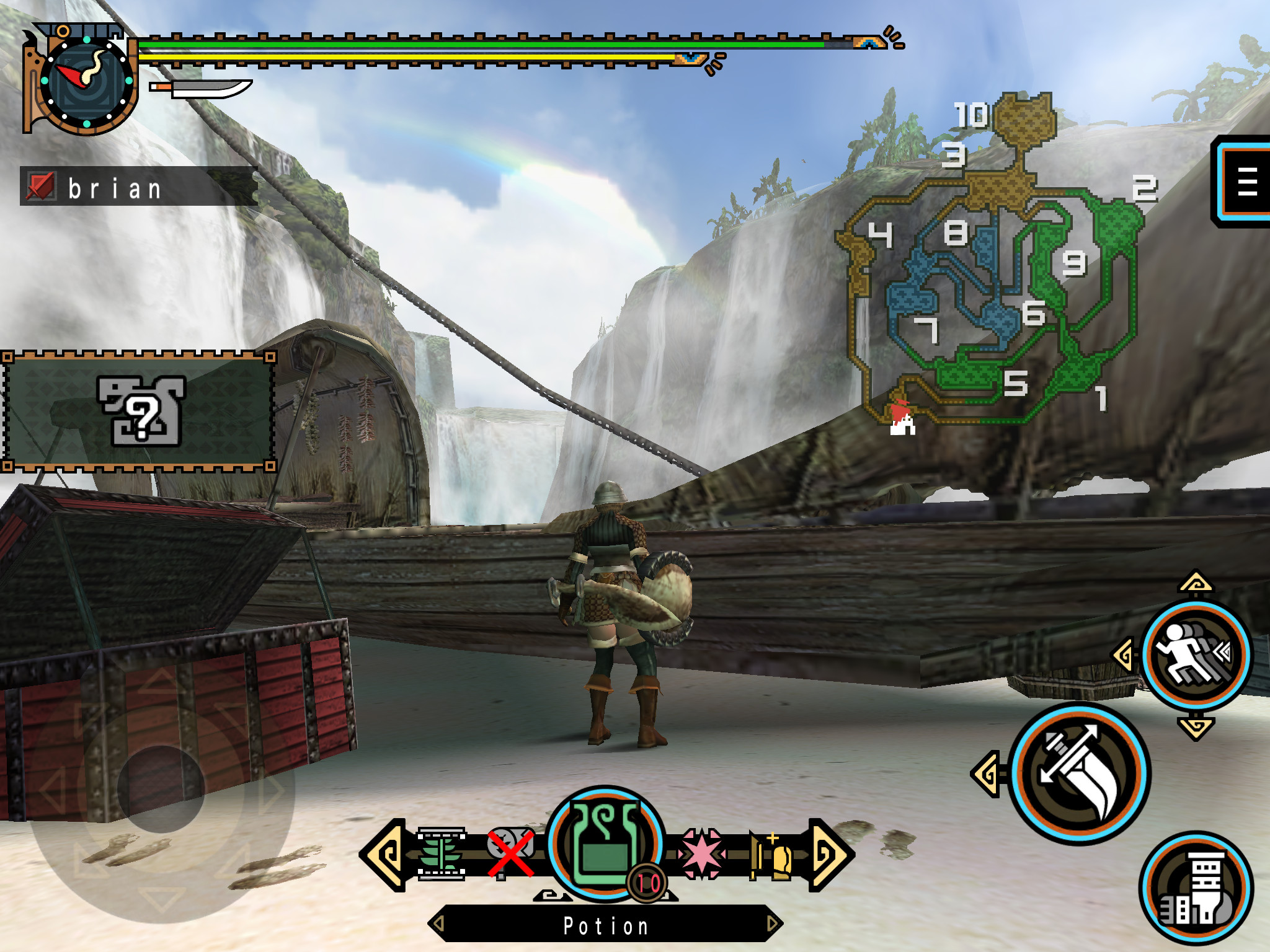Image resolution: width=1270 pixels, height=952 pixels.
Task: Select the unknown monster target panel
Action: pyautogui.click(x=139, y=412)
